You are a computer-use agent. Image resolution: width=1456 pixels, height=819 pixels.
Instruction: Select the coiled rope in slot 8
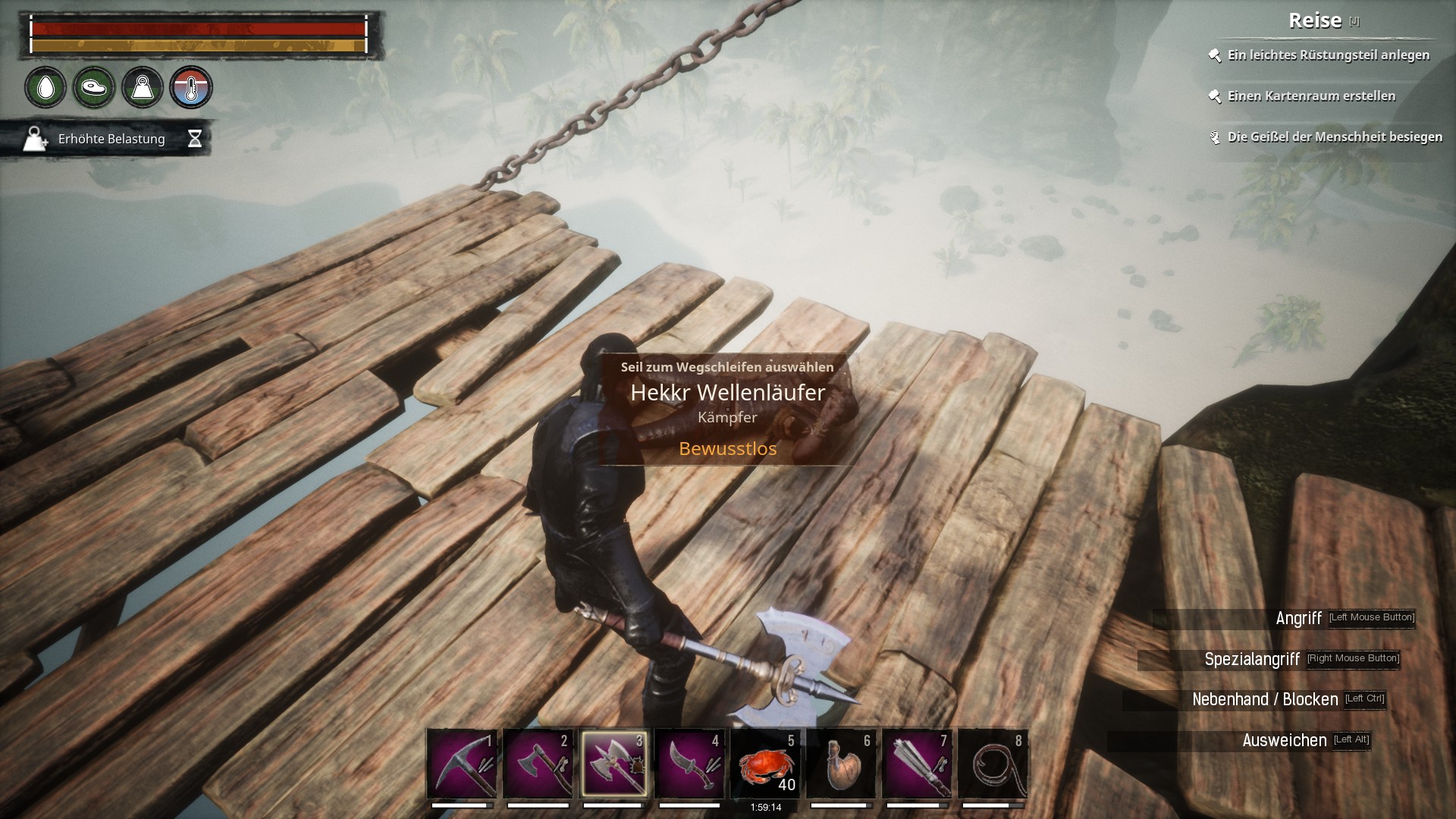pyautogui.click(x=993, y=764)
